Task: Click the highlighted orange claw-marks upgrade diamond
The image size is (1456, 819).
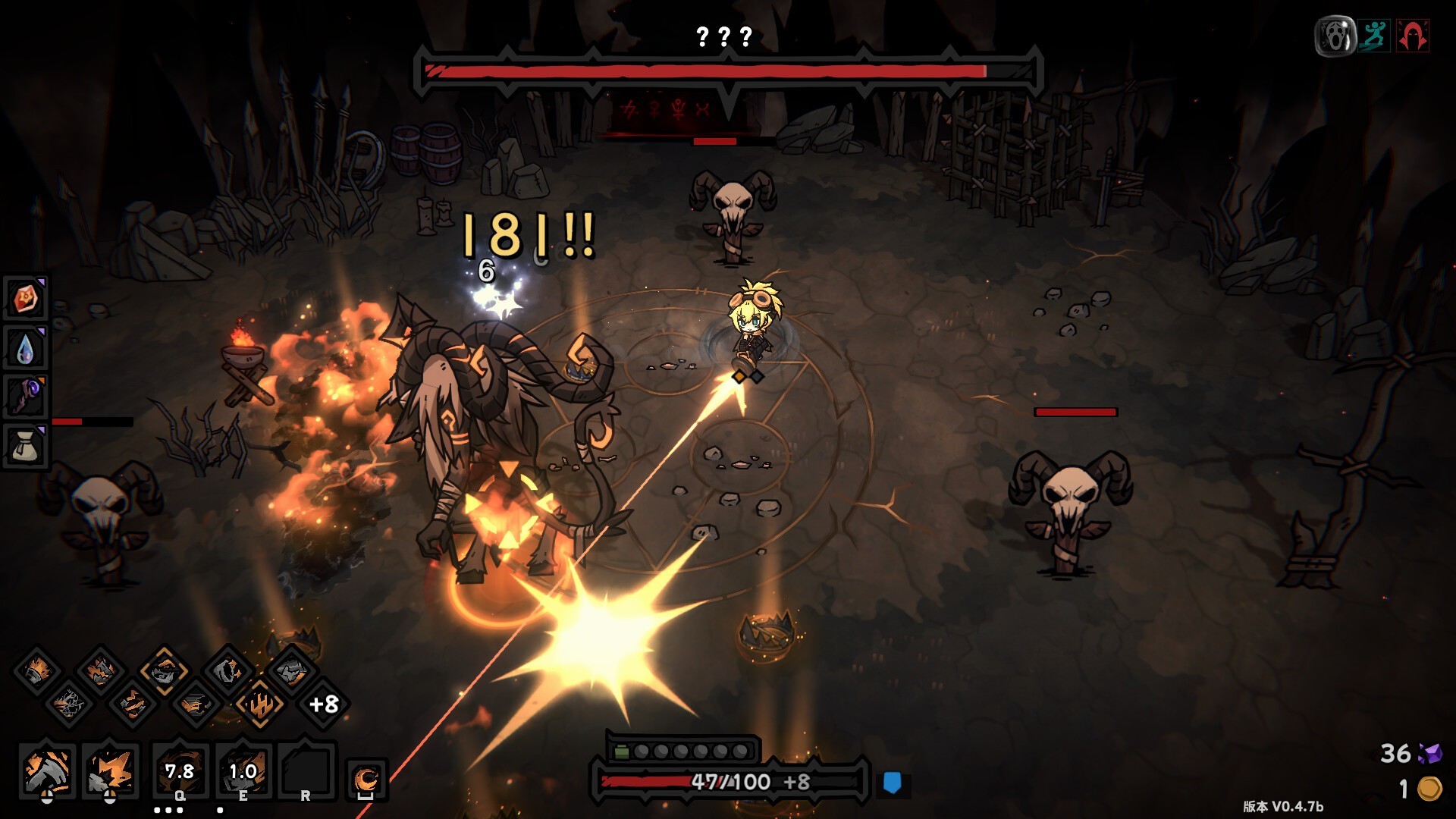Action: 259,704
